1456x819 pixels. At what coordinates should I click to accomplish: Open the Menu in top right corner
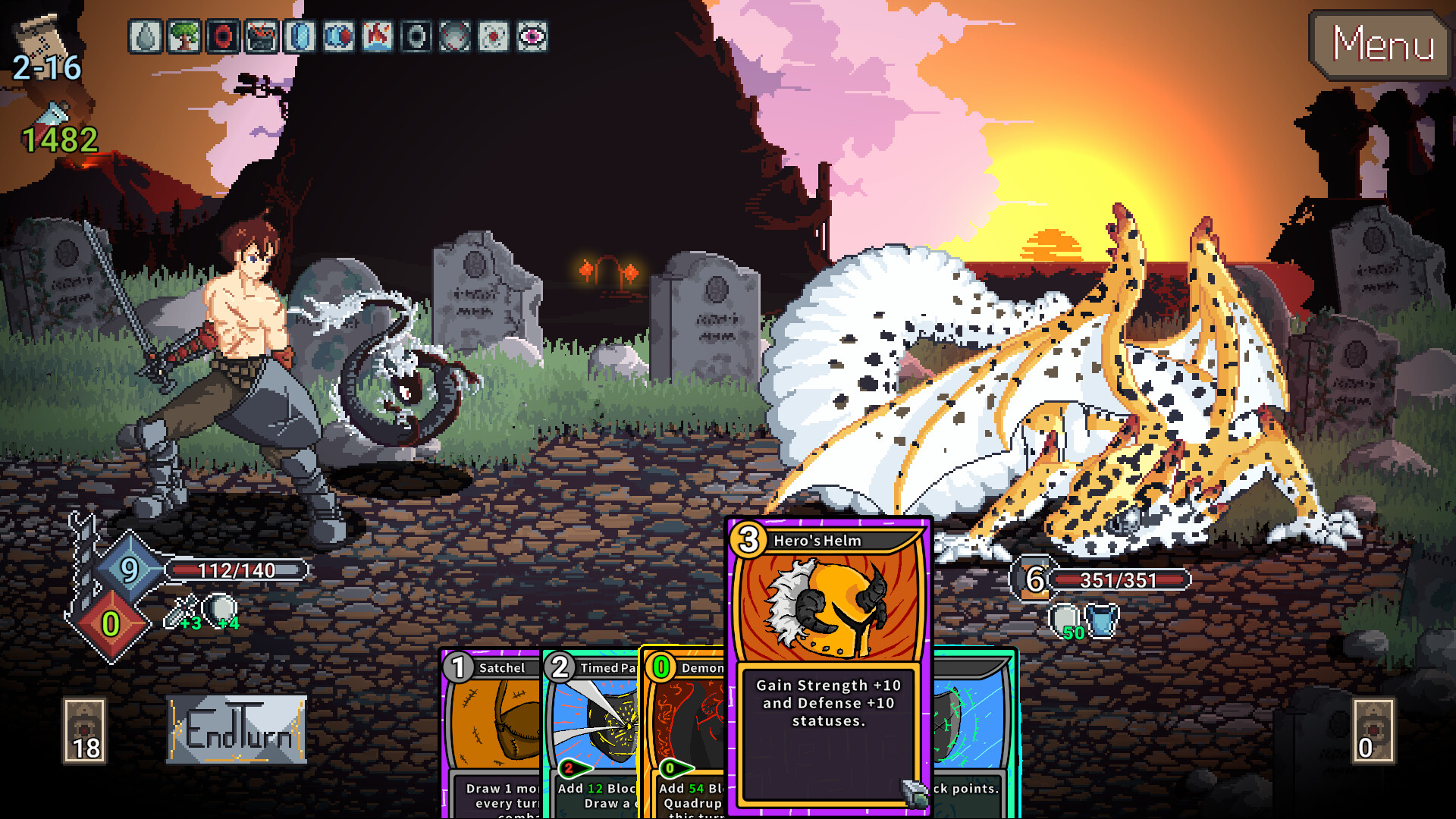tap(1380, 44)
